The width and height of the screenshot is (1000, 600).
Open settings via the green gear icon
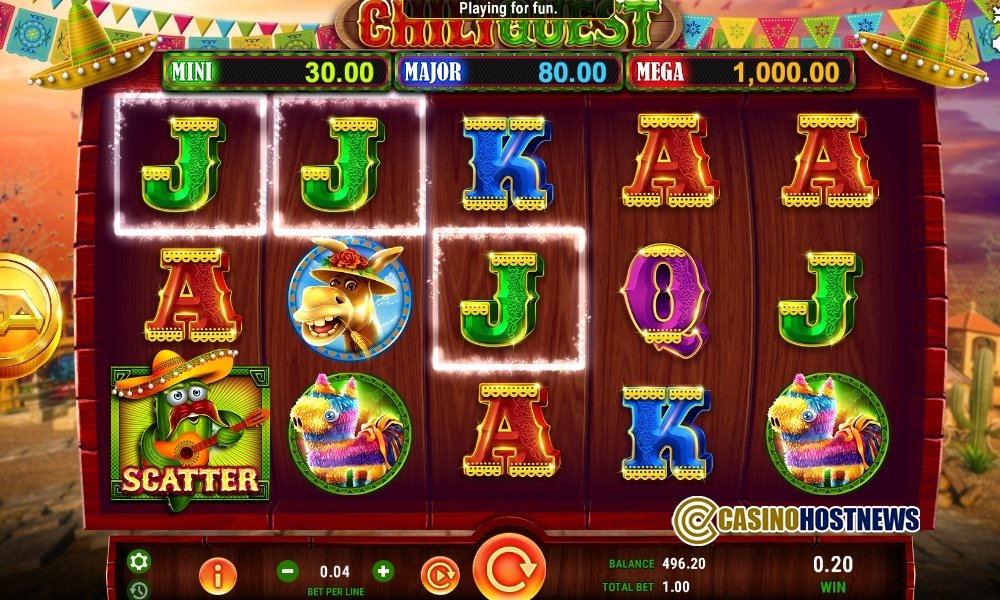point(139,561)
